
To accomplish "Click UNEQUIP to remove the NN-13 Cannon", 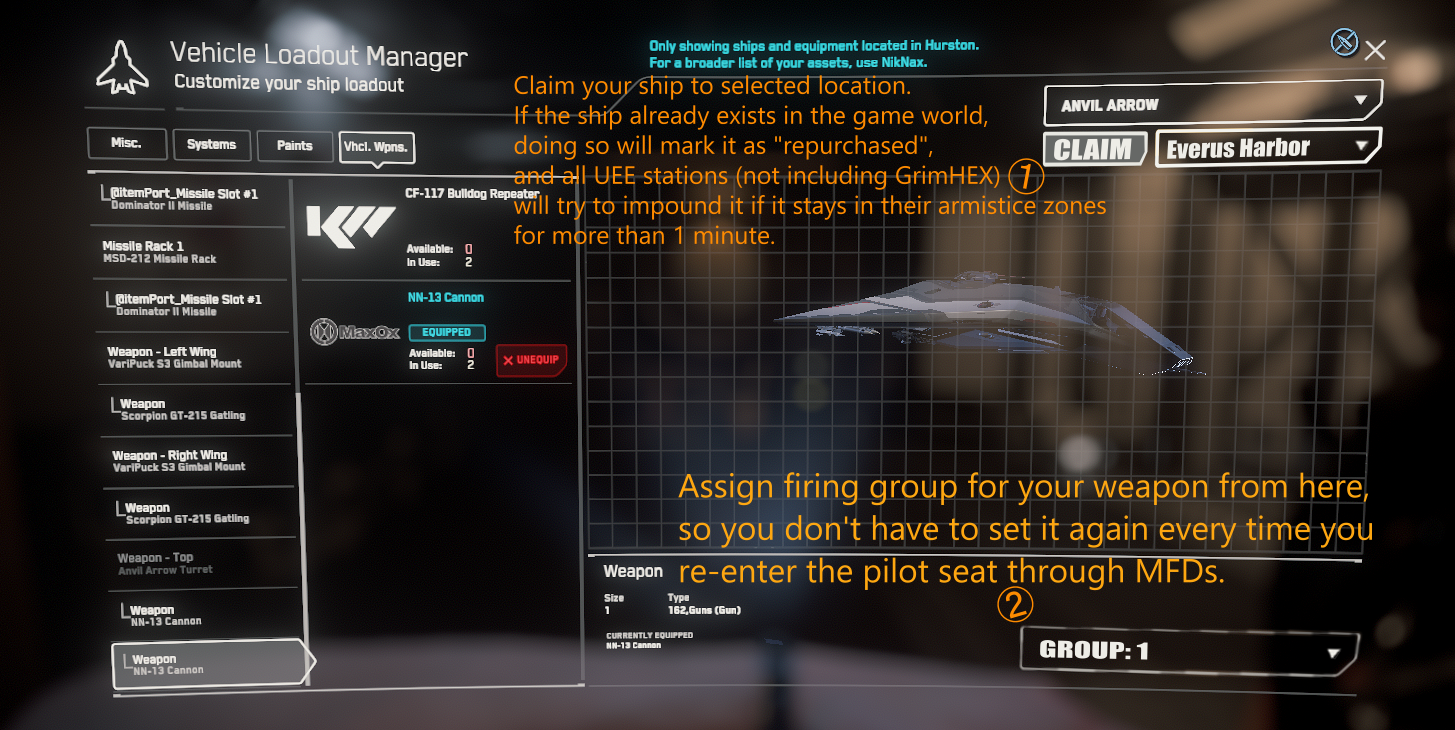I will (x=531, y=360).
